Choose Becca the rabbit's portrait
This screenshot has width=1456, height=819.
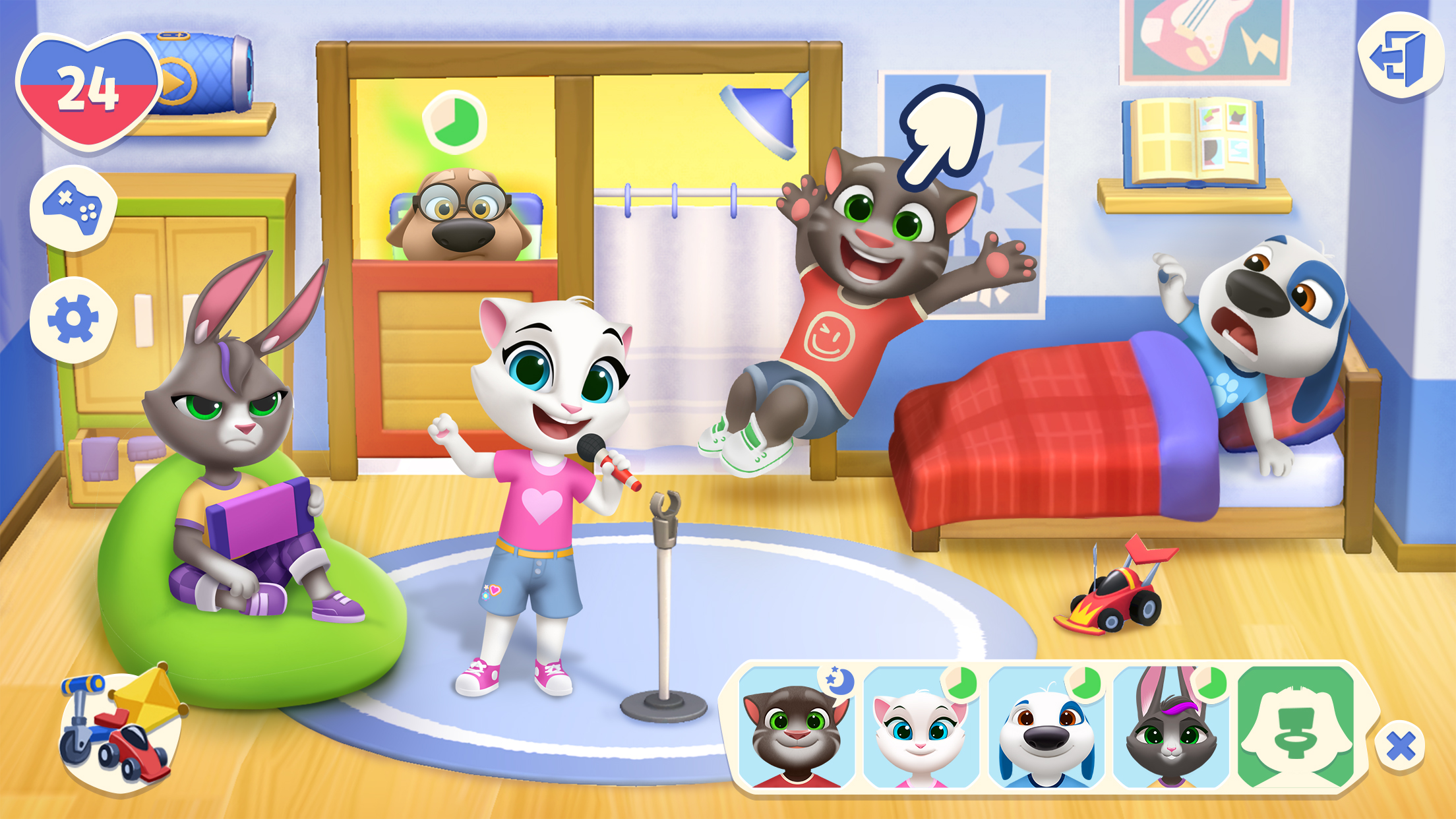pos(1170,729)
